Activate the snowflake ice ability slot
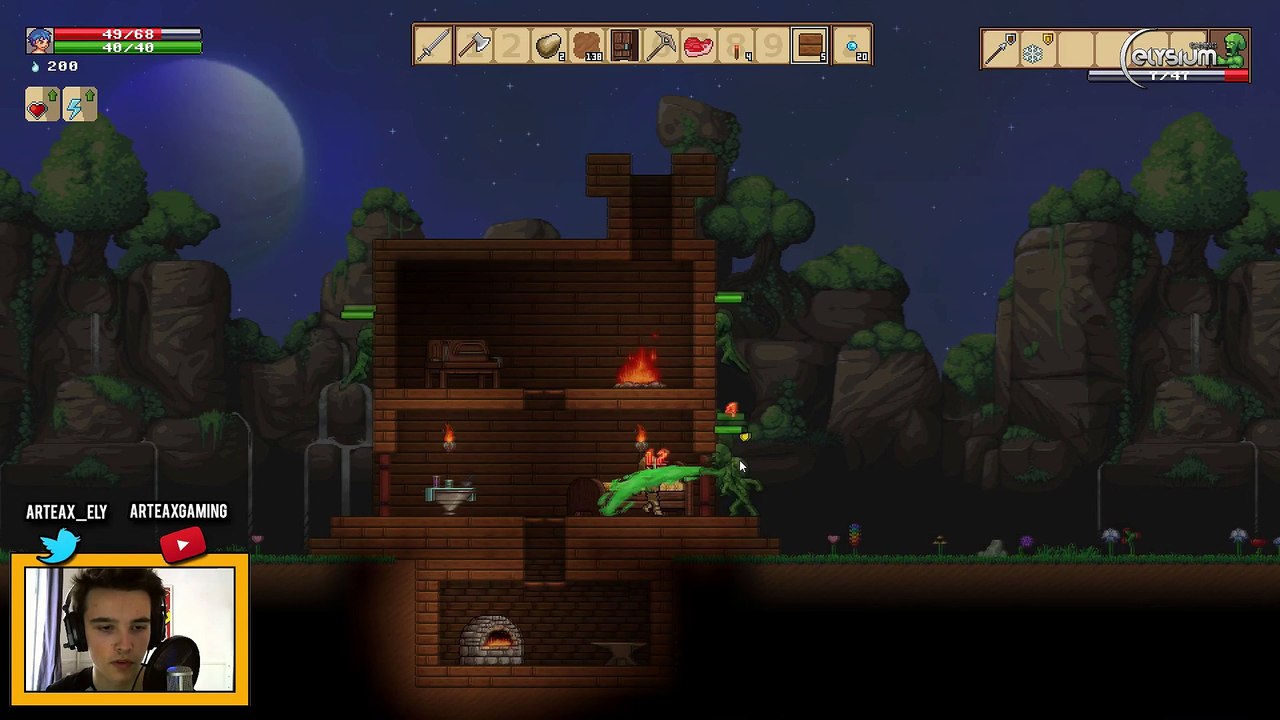Image resolution: width=1280 pixels, height=720 pixels. click(x=1033, y=50)
